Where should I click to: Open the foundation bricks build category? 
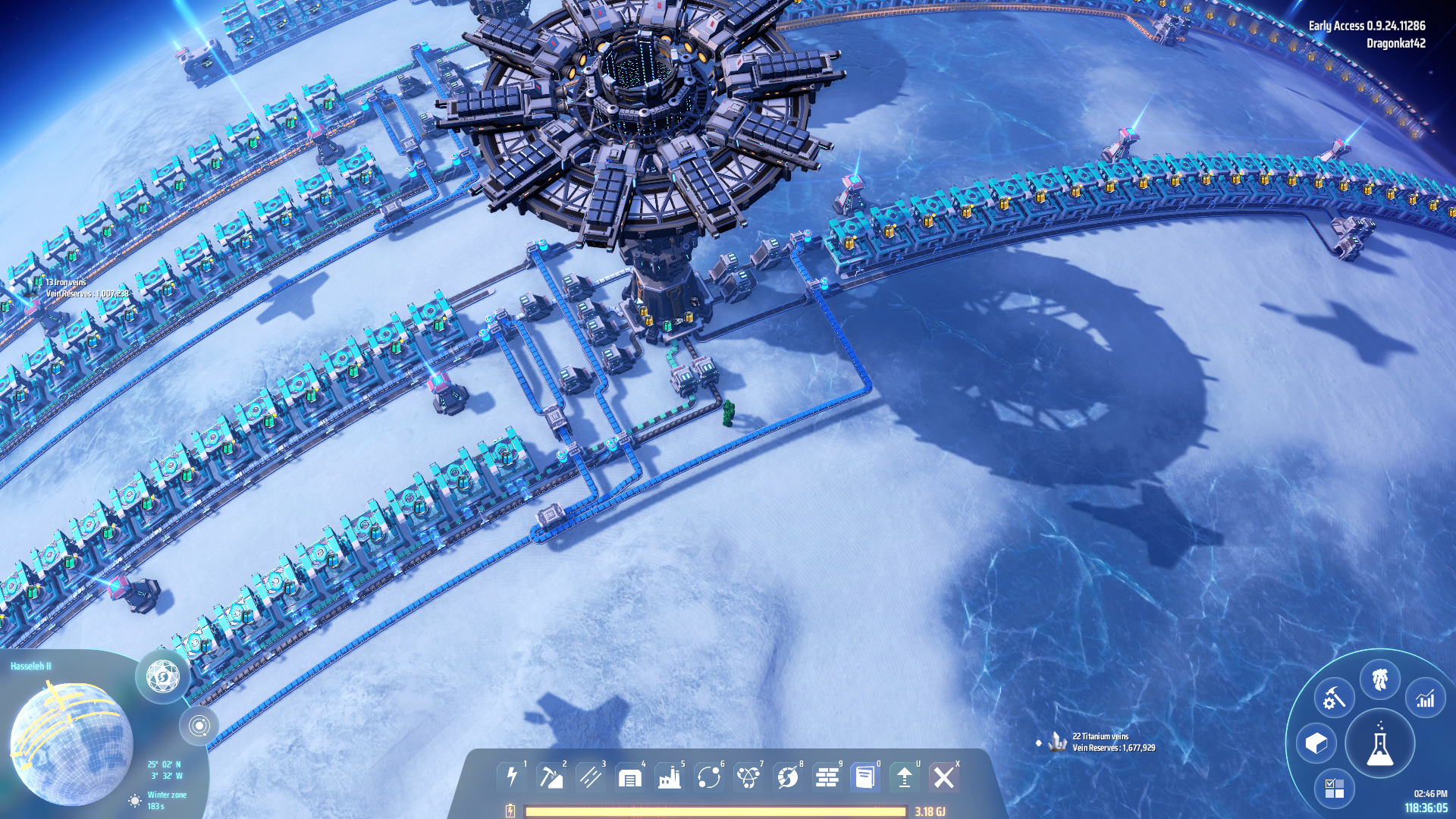point(827,777)
